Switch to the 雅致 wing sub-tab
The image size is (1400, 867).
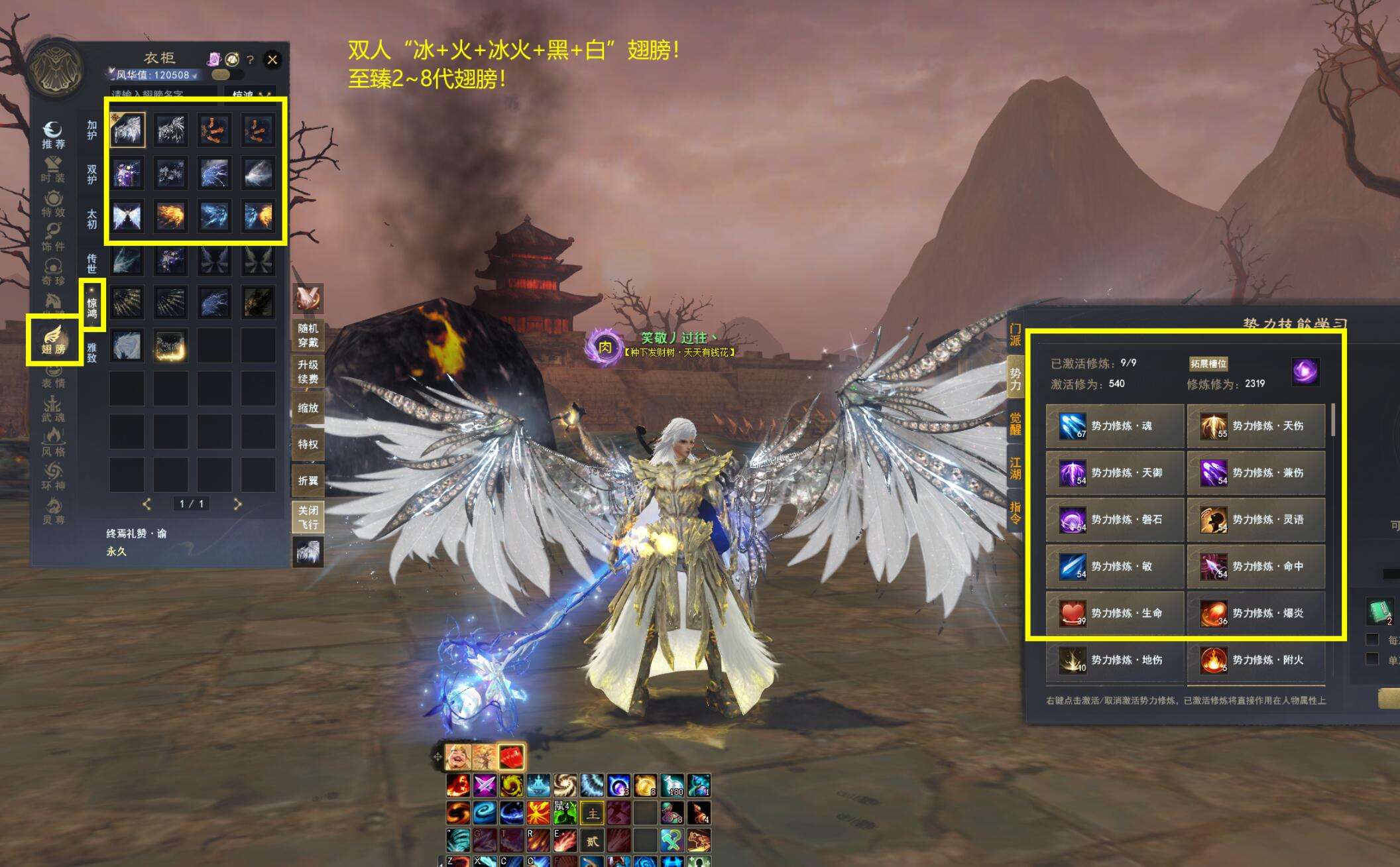pos(92,352)
